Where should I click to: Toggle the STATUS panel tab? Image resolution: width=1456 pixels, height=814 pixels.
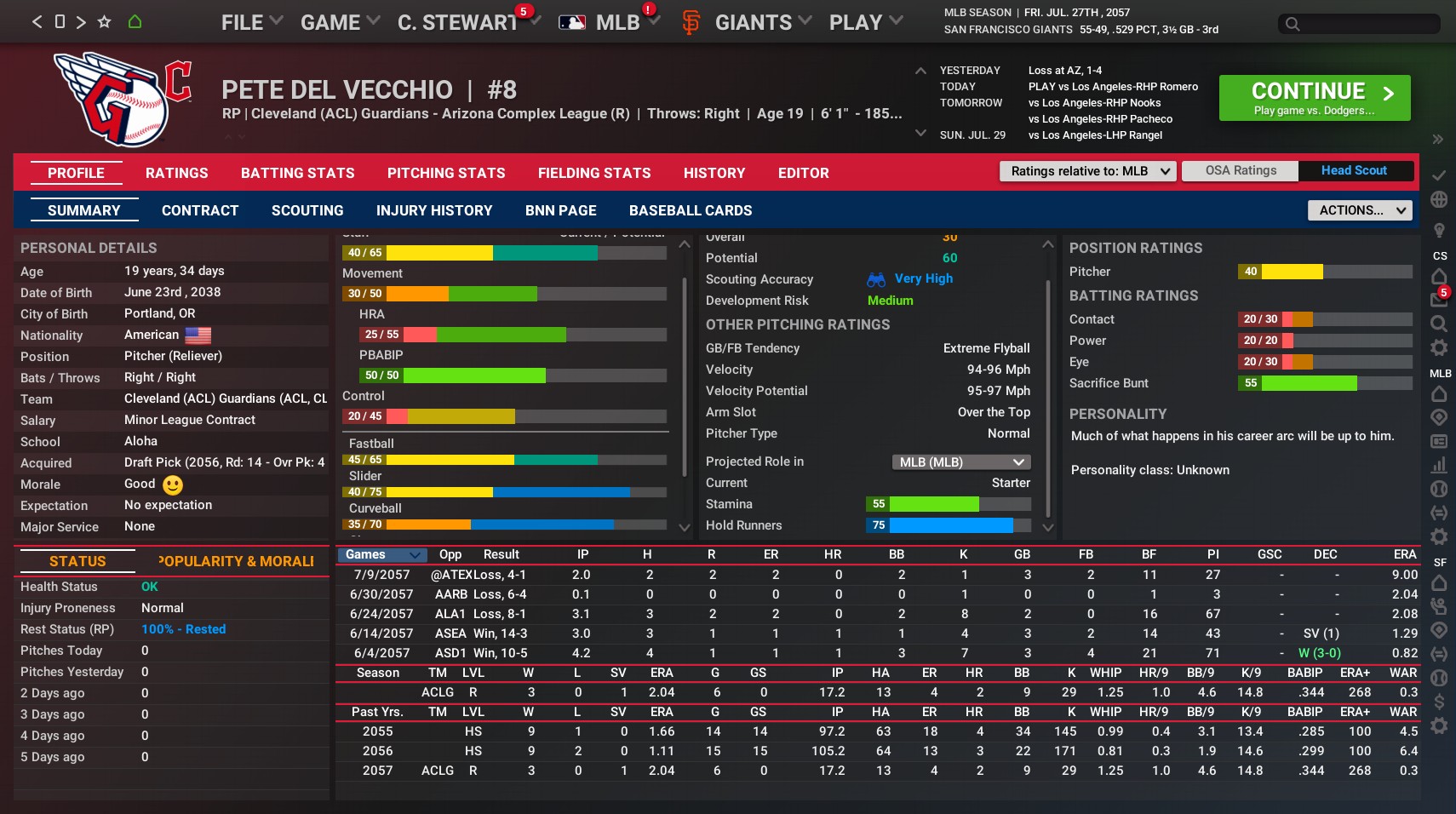78,562
